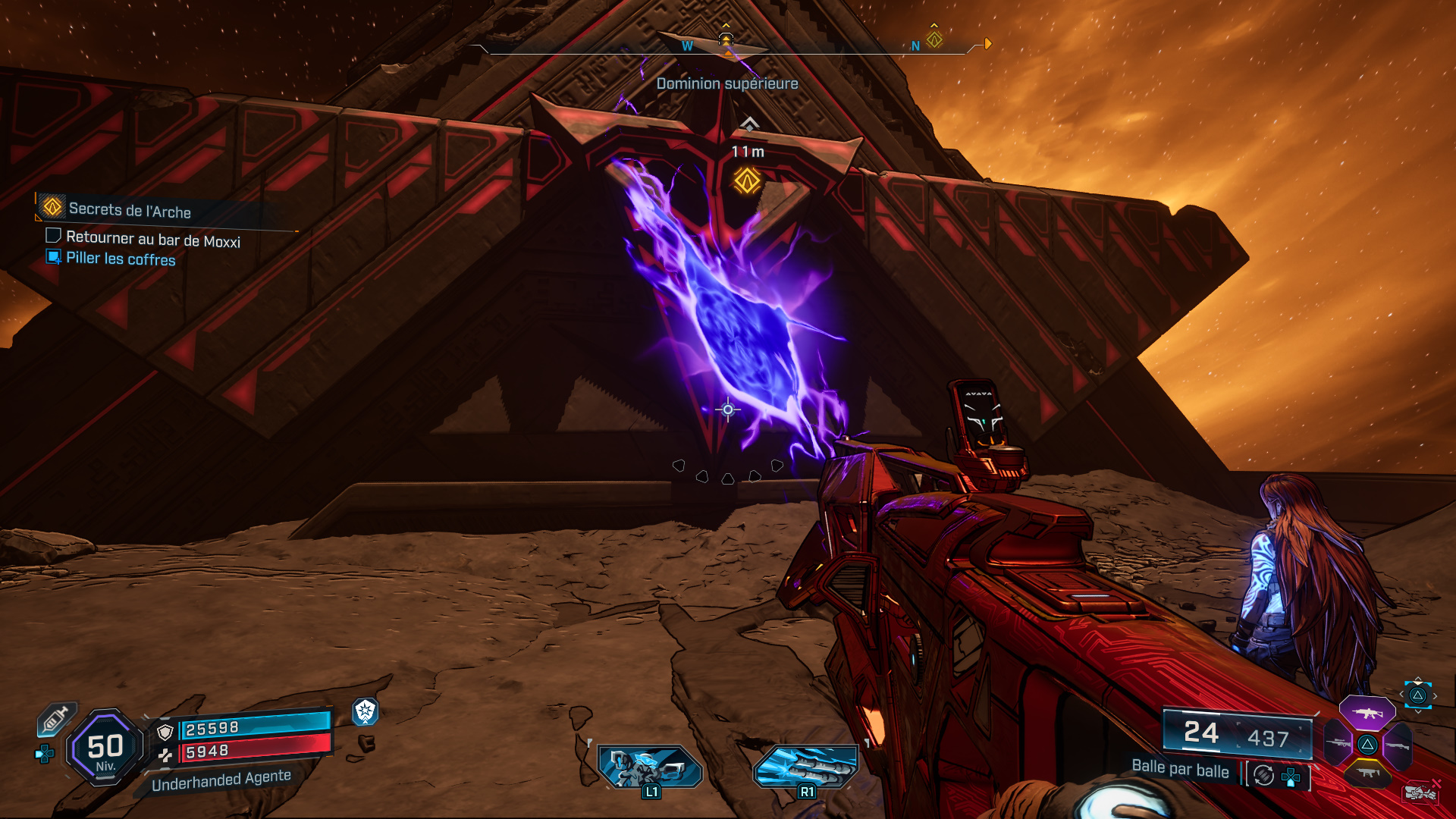
Task: Click the 'Dominion supérieure' zone label
Action: [726, 84]
